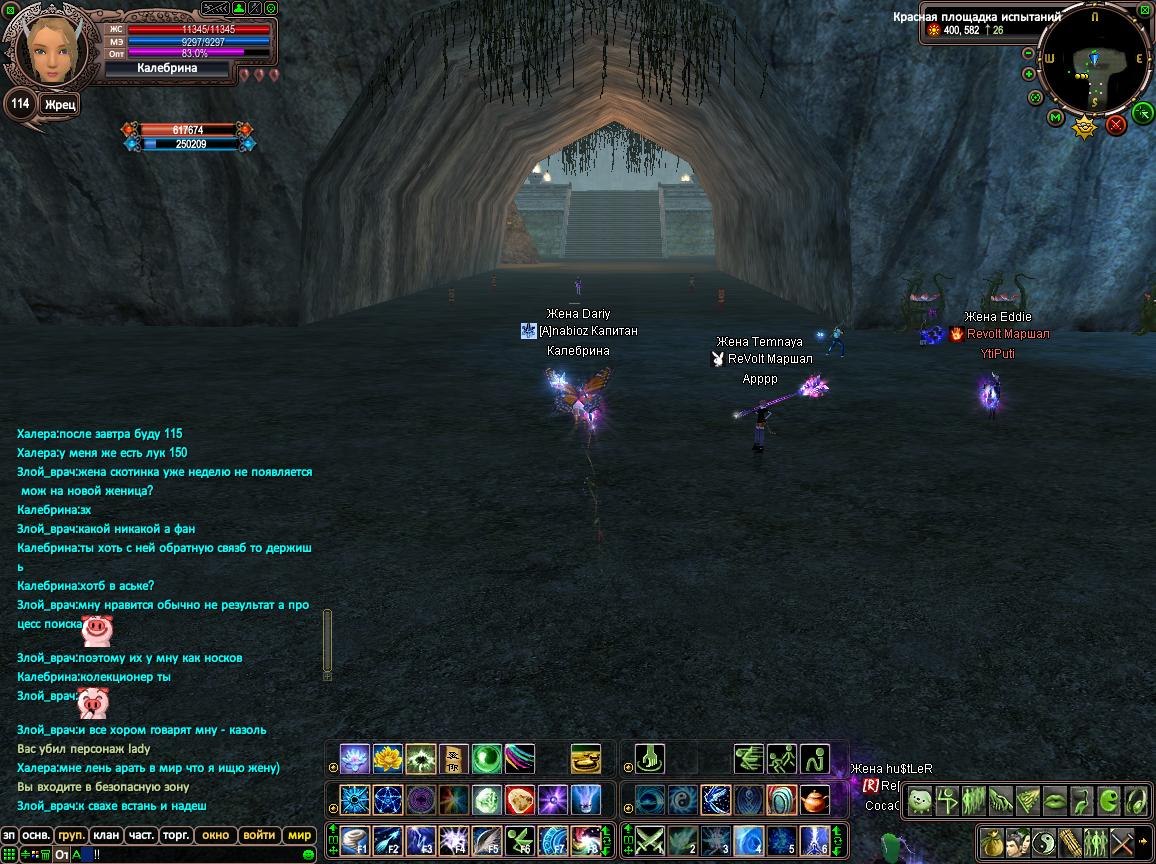Open the world map with the M button
The width and height of the screenshot is (1156, 864).
pyautogui.click(x=1055, y=118)
